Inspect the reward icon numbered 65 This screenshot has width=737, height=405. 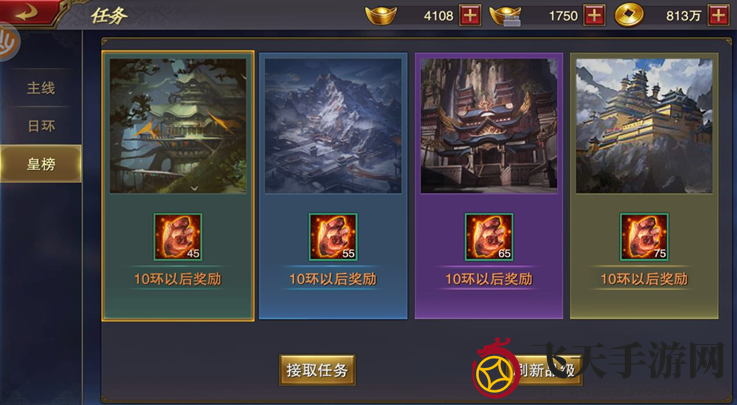tap(489, 237)
